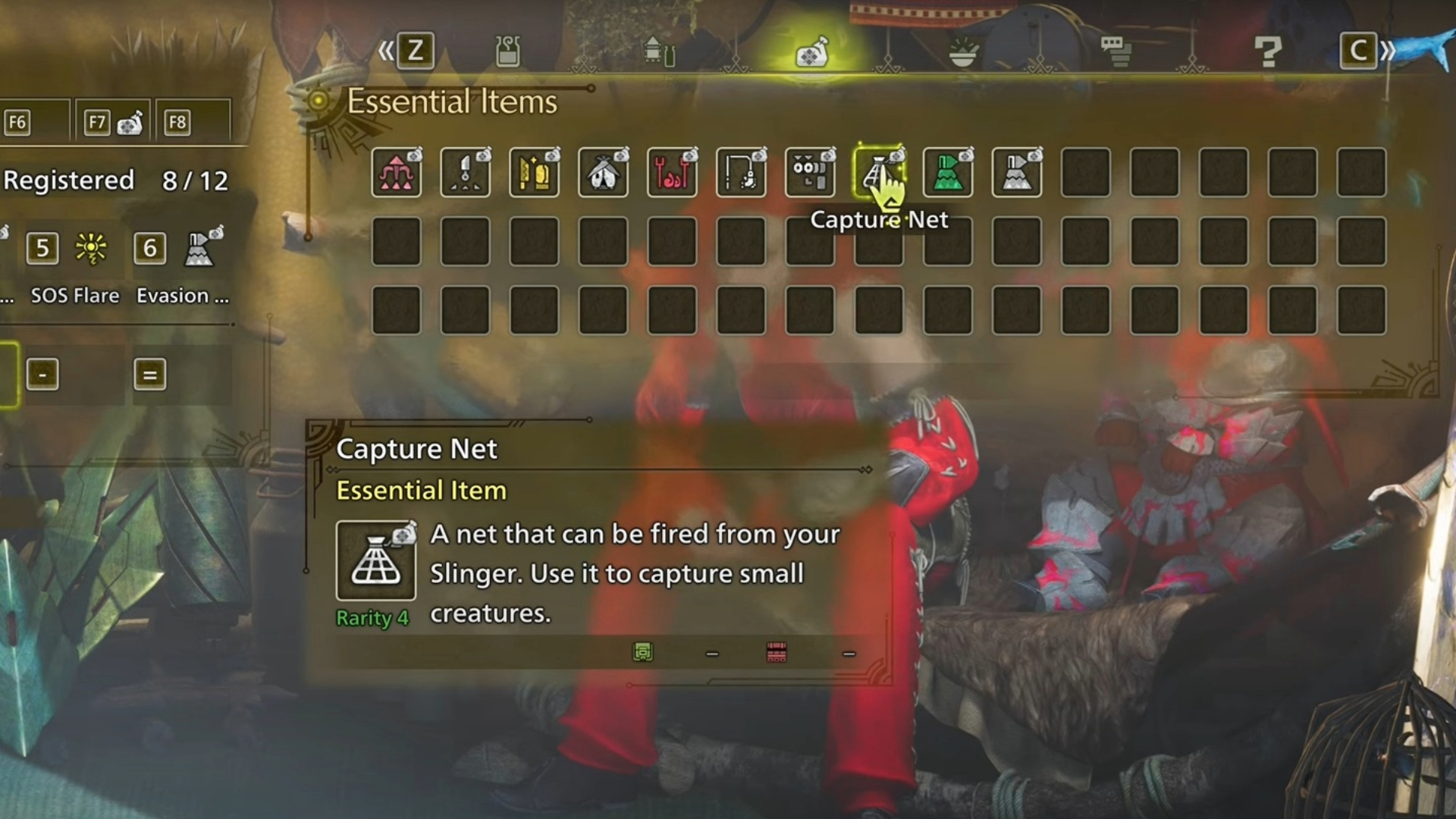Select the highlighted Capture Net item
This screenshot has width=1456, height=819.
[x=879, y=173]
